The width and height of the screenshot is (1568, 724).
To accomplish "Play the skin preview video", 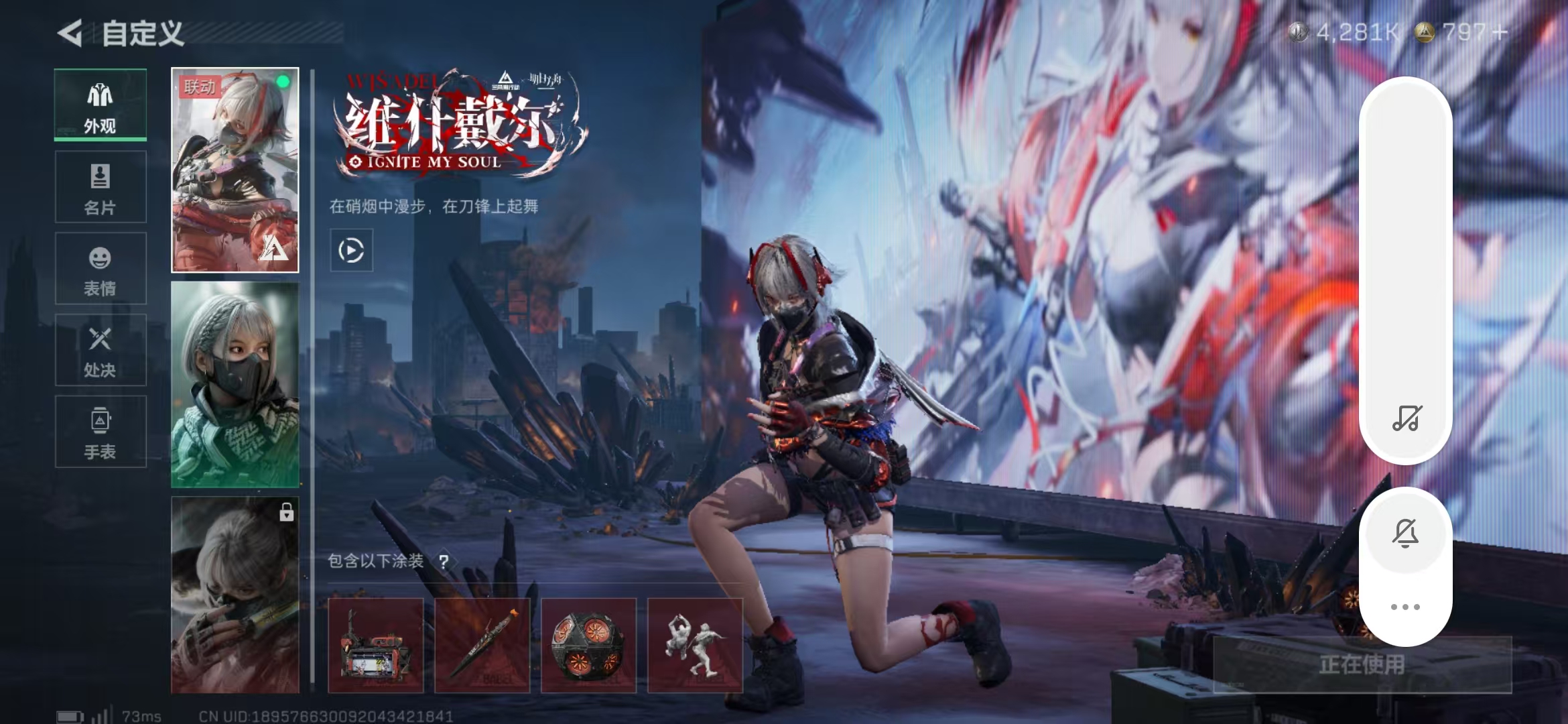I will point(351,251).
